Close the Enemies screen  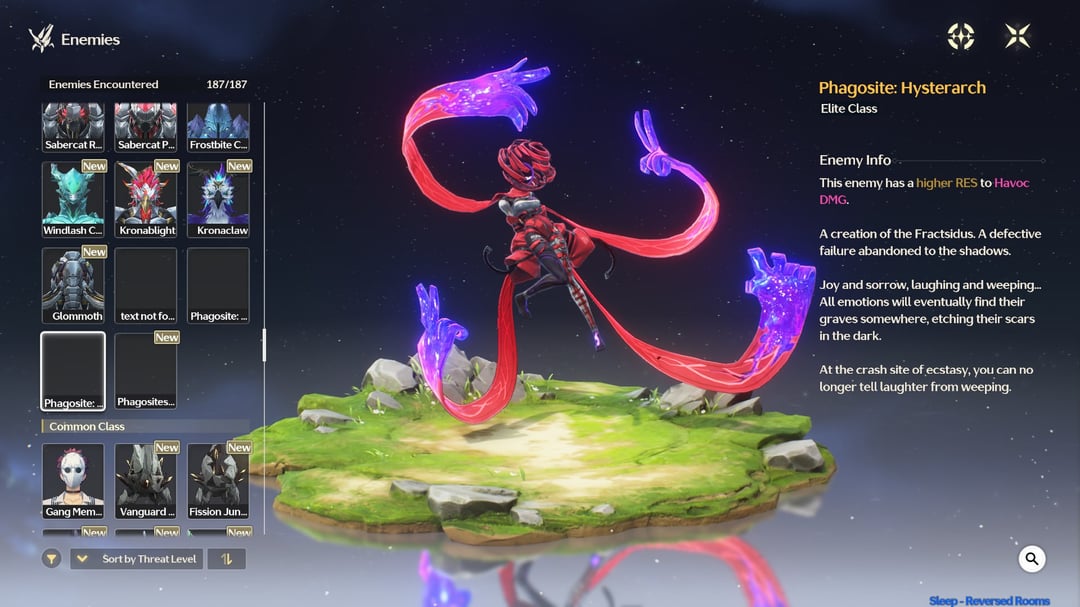pos(1017,37)
